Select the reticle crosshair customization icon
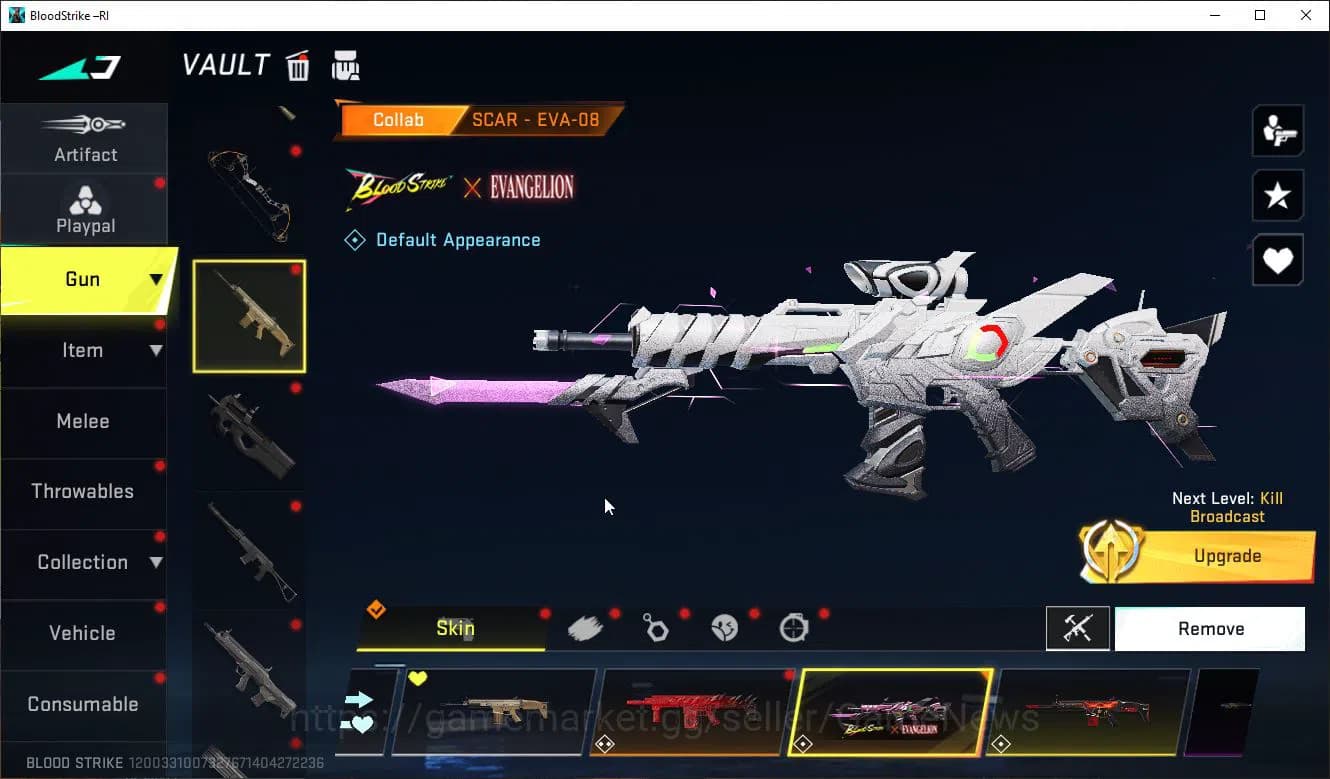Image resolution: width=1330 pixels, height=779 pixels. click(793, 626)
